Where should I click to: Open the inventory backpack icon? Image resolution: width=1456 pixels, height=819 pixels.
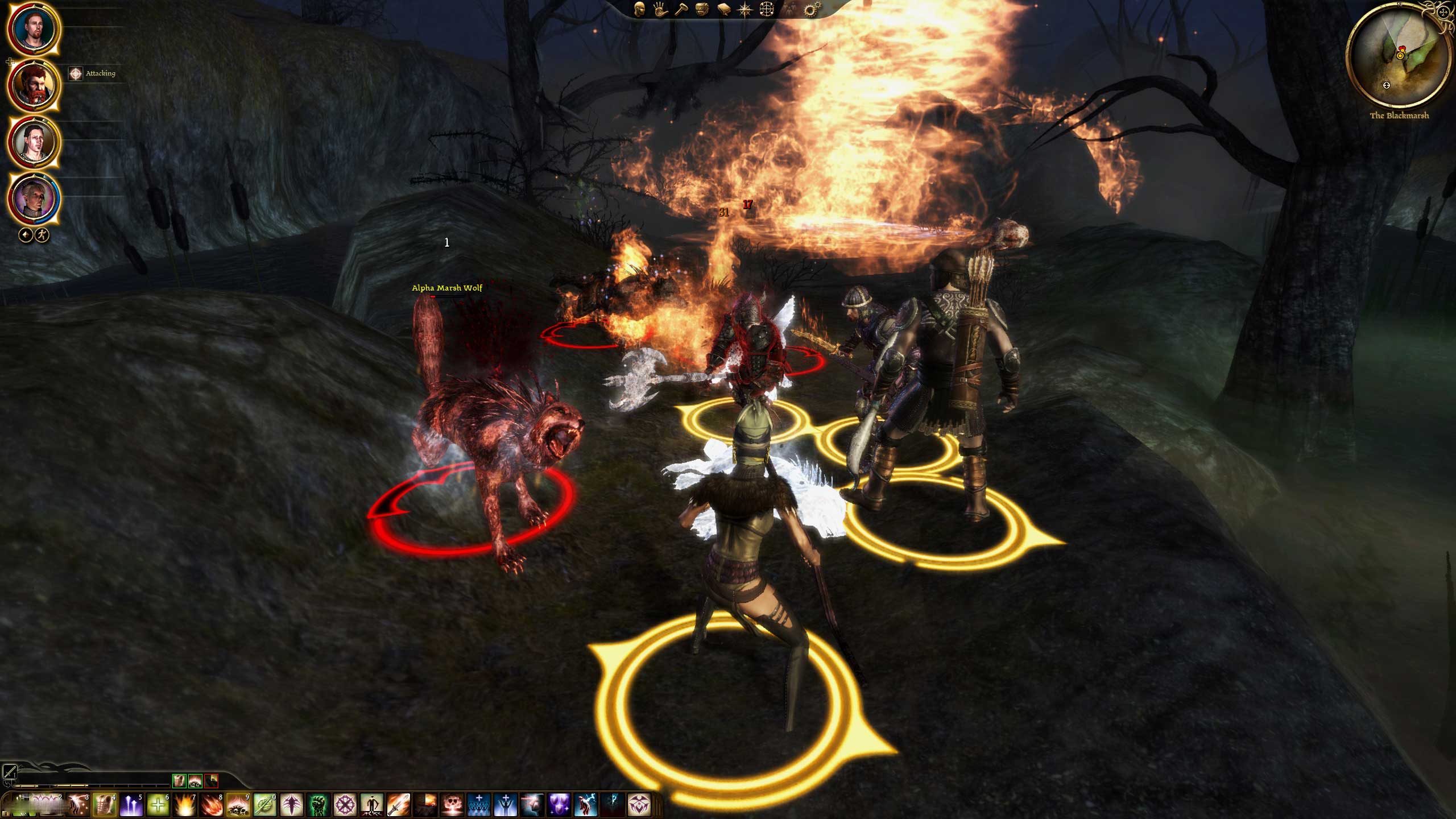pyautogui.click(x=702, y=10)
